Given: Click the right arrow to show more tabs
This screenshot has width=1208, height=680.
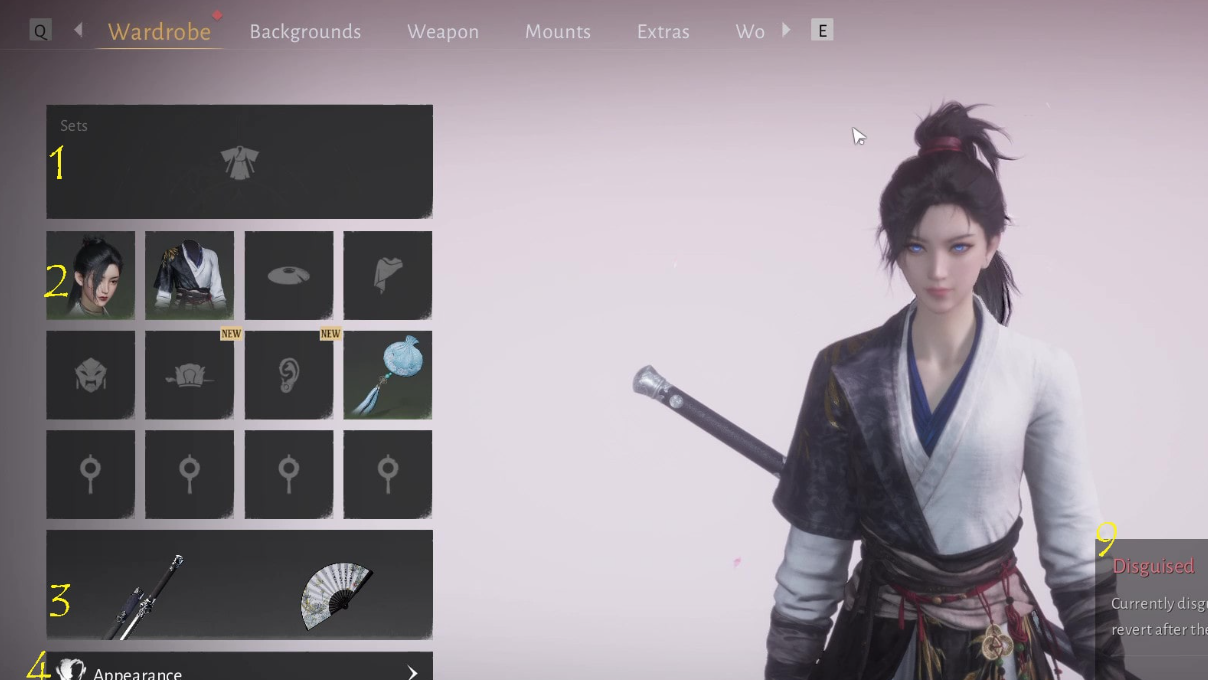Looking at the screenshot, I should click(786, 31).
